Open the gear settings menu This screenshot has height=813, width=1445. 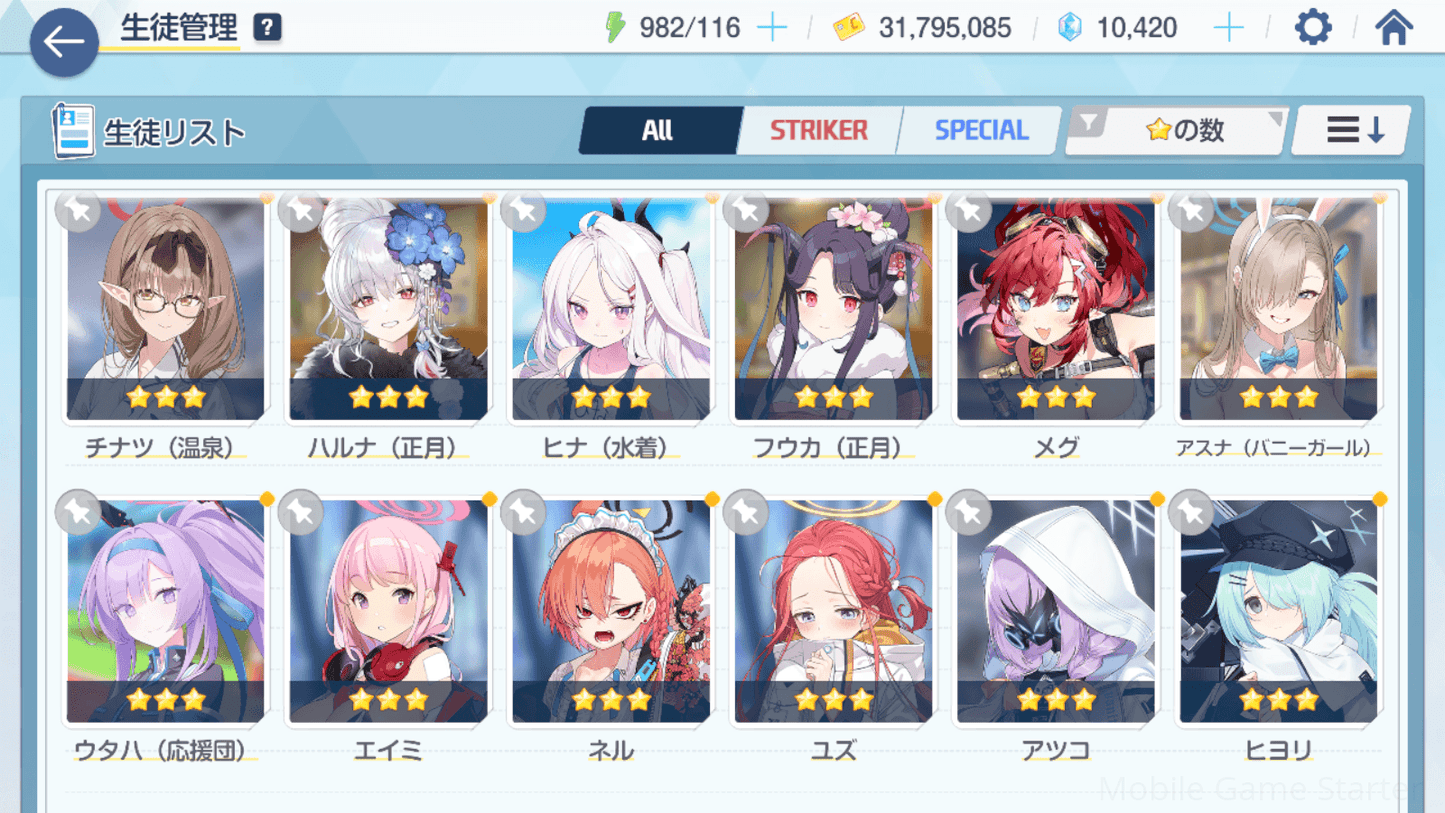click(1312, 28)
